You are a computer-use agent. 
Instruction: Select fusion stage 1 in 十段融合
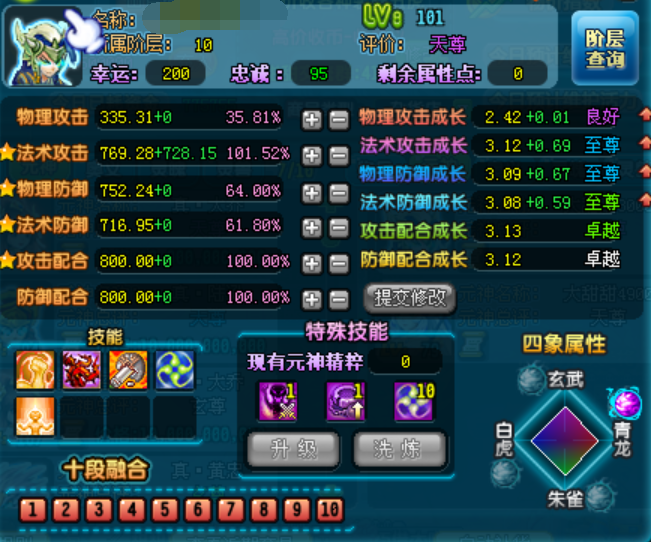point(32,508)
